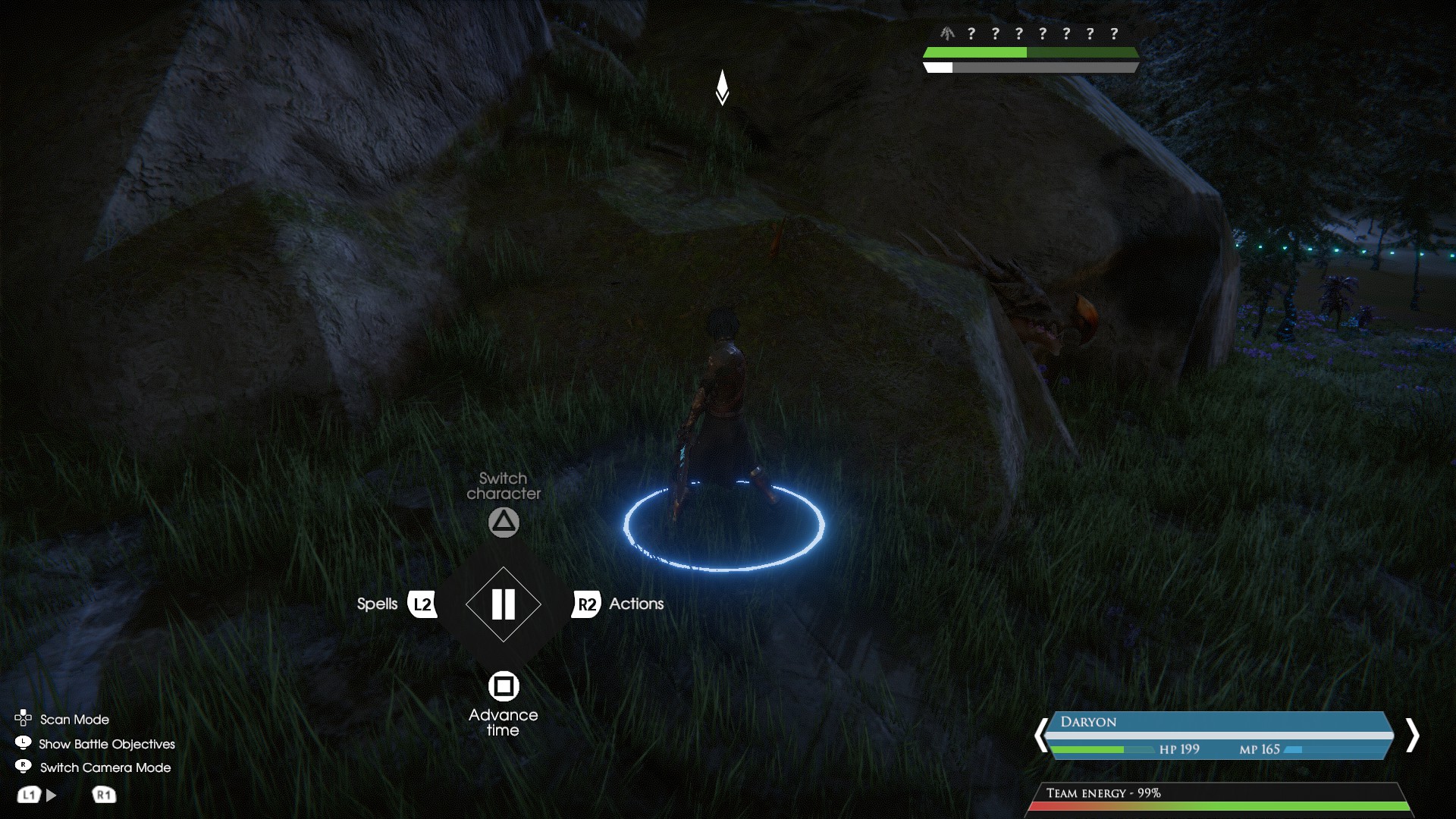Viewport: 1456px width, 819px height.
Task: Choose the Switch character option
Action: (x=504, y=522)
